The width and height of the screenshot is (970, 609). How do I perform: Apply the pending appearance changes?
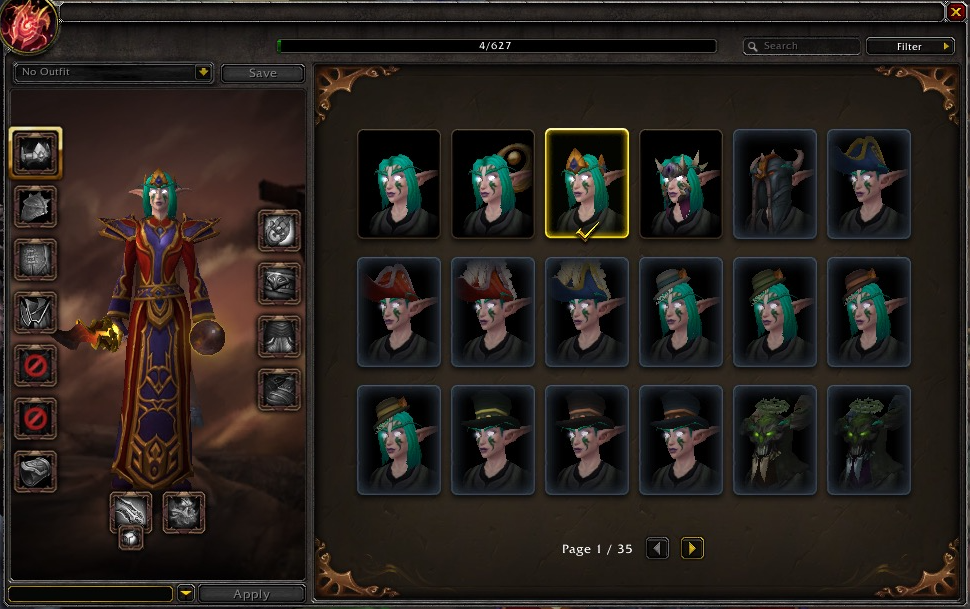(251, 594)
